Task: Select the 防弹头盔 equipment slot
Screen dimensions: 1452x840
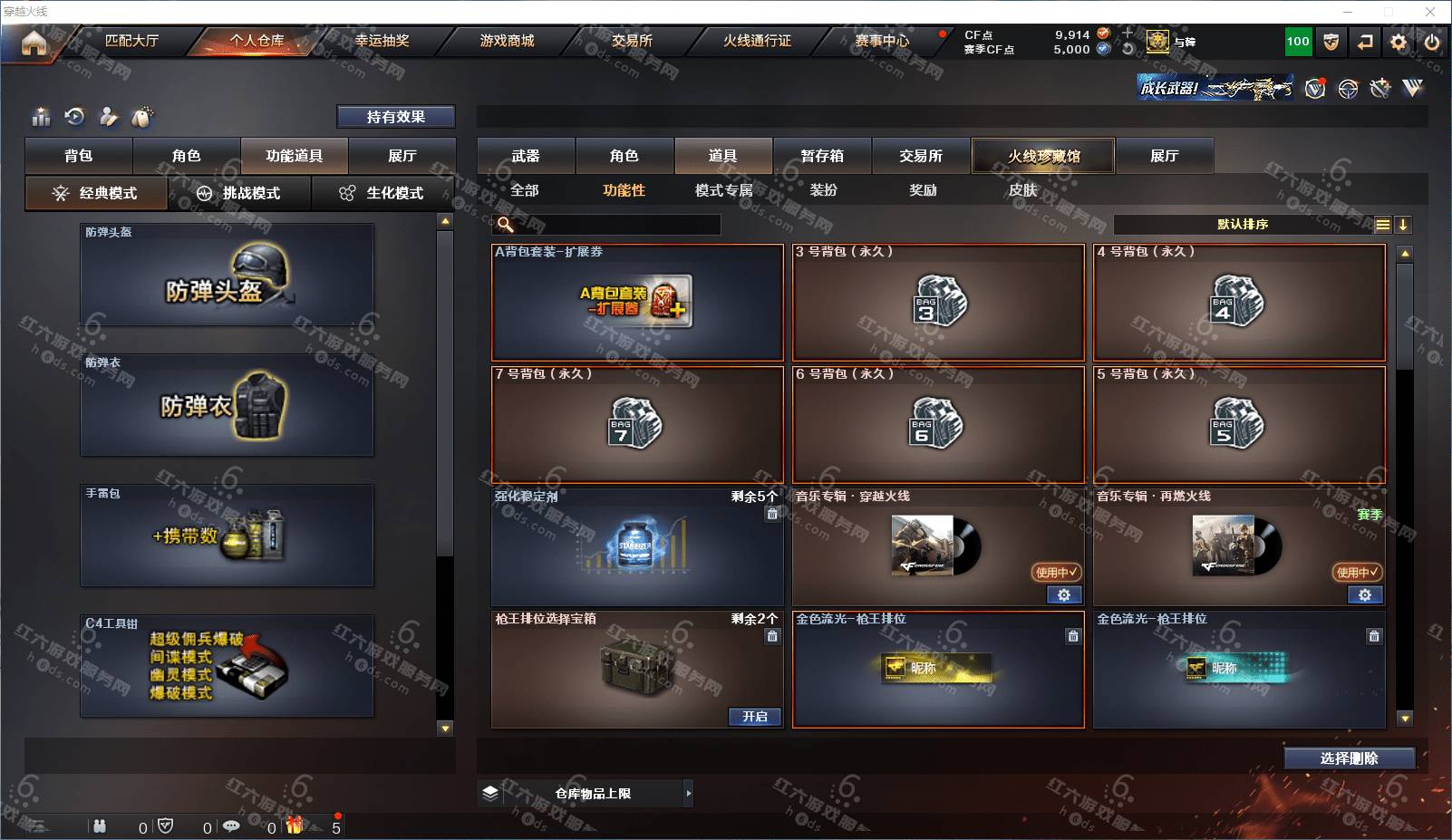Action: coord(227,275)
